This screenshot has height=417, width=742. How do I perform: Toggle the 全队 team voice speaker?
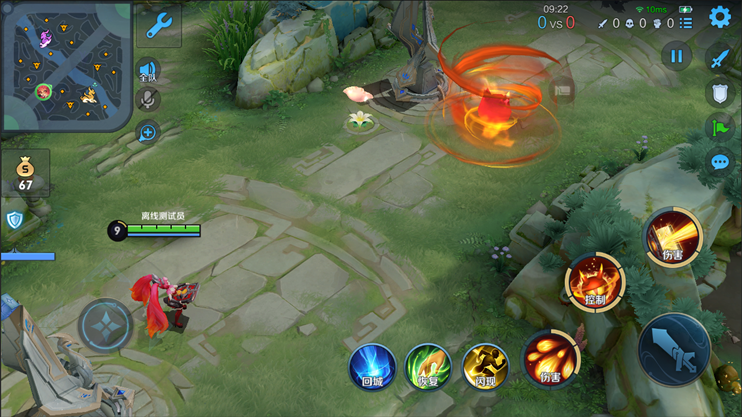(x=148, y=72)
